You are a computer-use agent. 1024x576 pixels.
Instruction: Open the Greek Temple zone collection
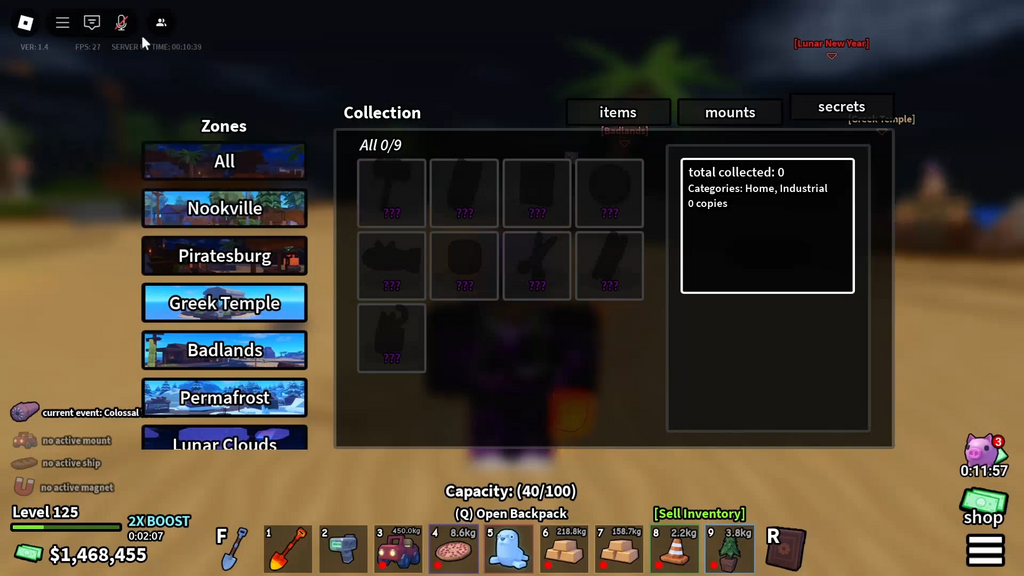224,303
